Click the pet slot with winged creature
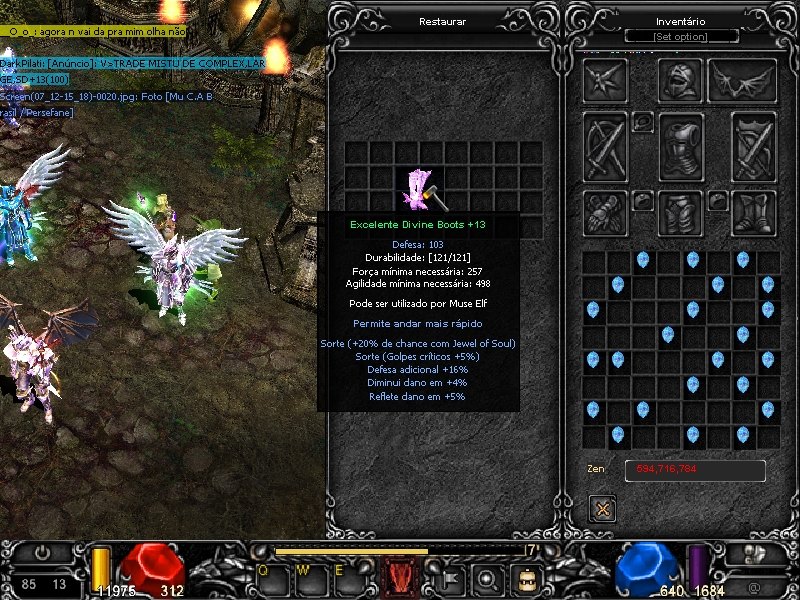Image resolution: width=800 pixels, height=600 pixels. [605, 81]
